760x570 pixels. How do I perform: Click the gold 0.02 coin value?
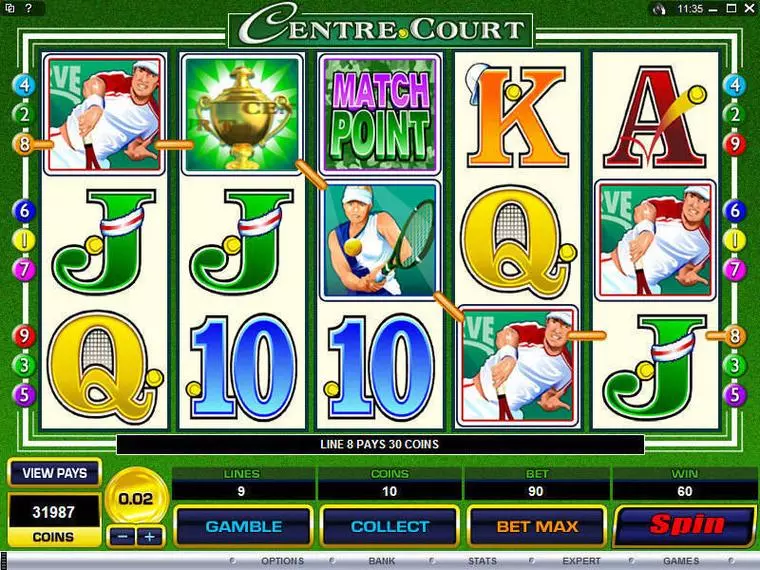tap(136, 497)
